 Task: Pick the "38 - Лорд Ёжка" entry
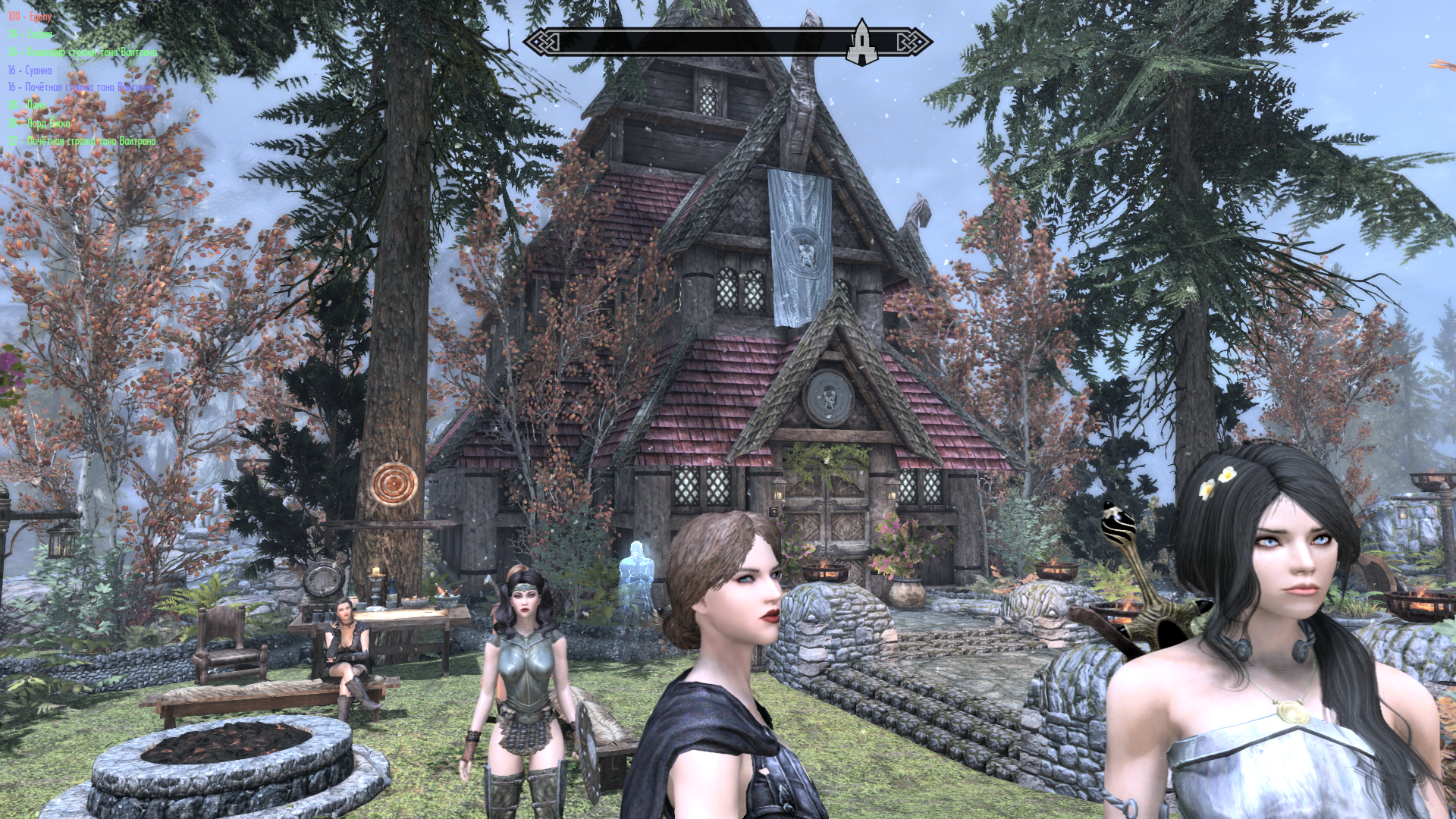[x=39, y=123]
